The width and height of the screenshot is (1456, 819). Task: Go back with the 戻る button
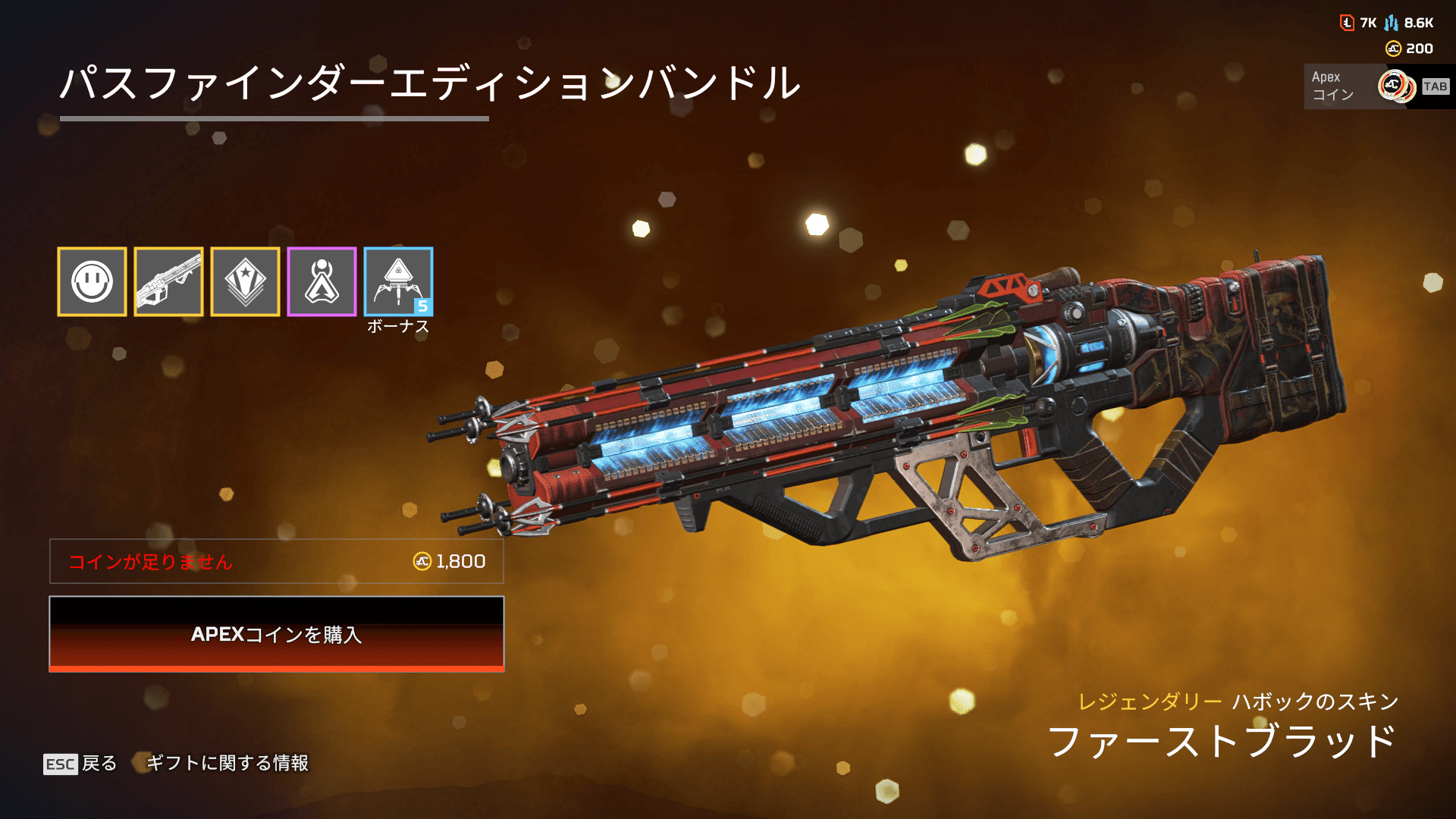click(80, 763)
